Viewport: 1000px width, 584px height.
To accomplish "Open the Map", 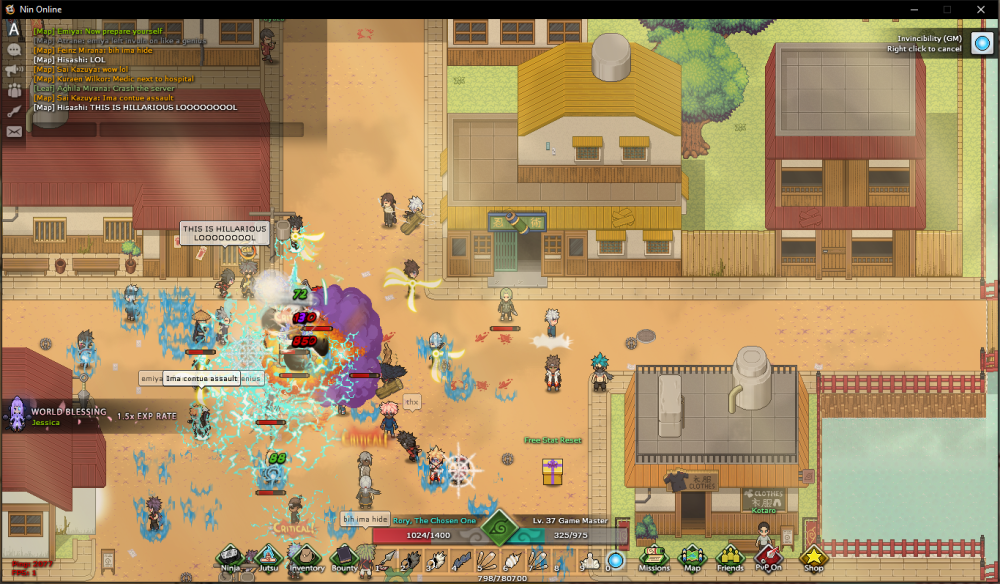I will (692, 556).
